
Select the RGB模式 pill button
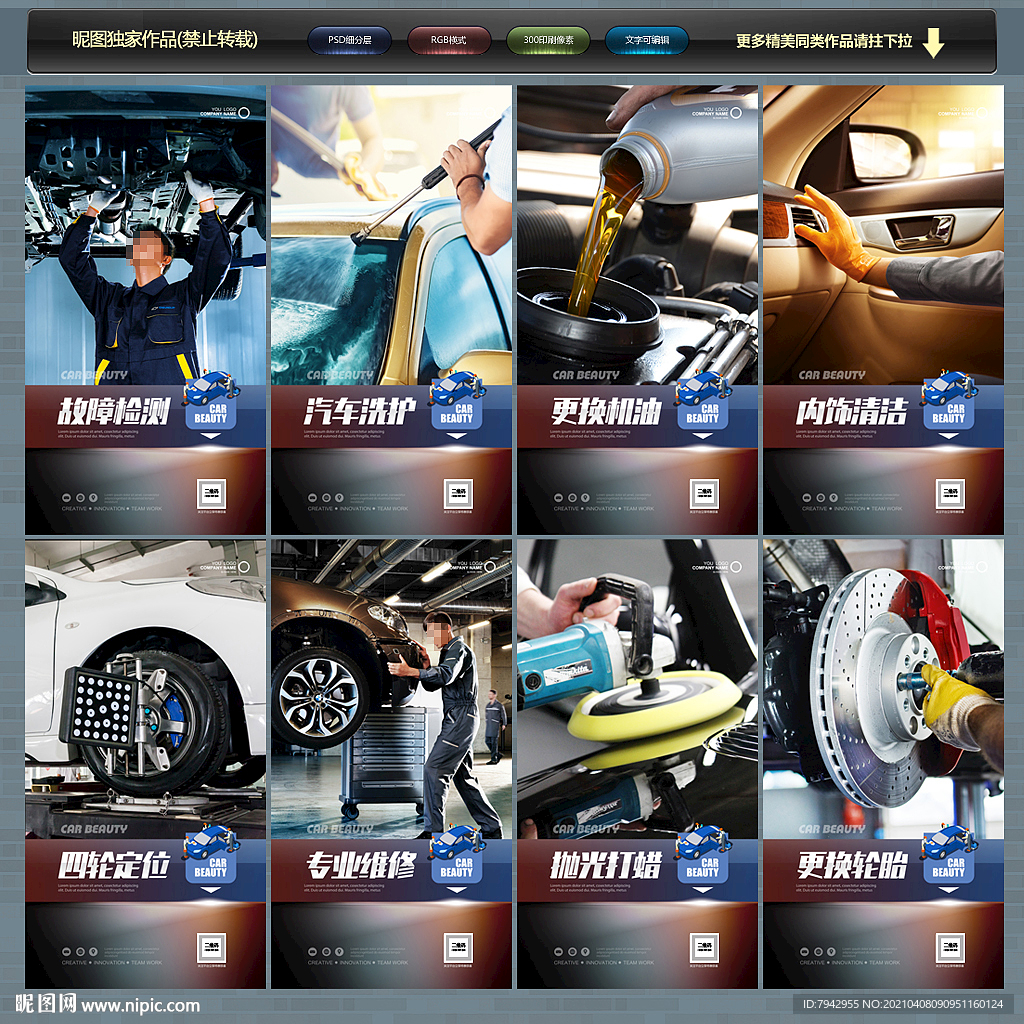(x=449, y=41)
